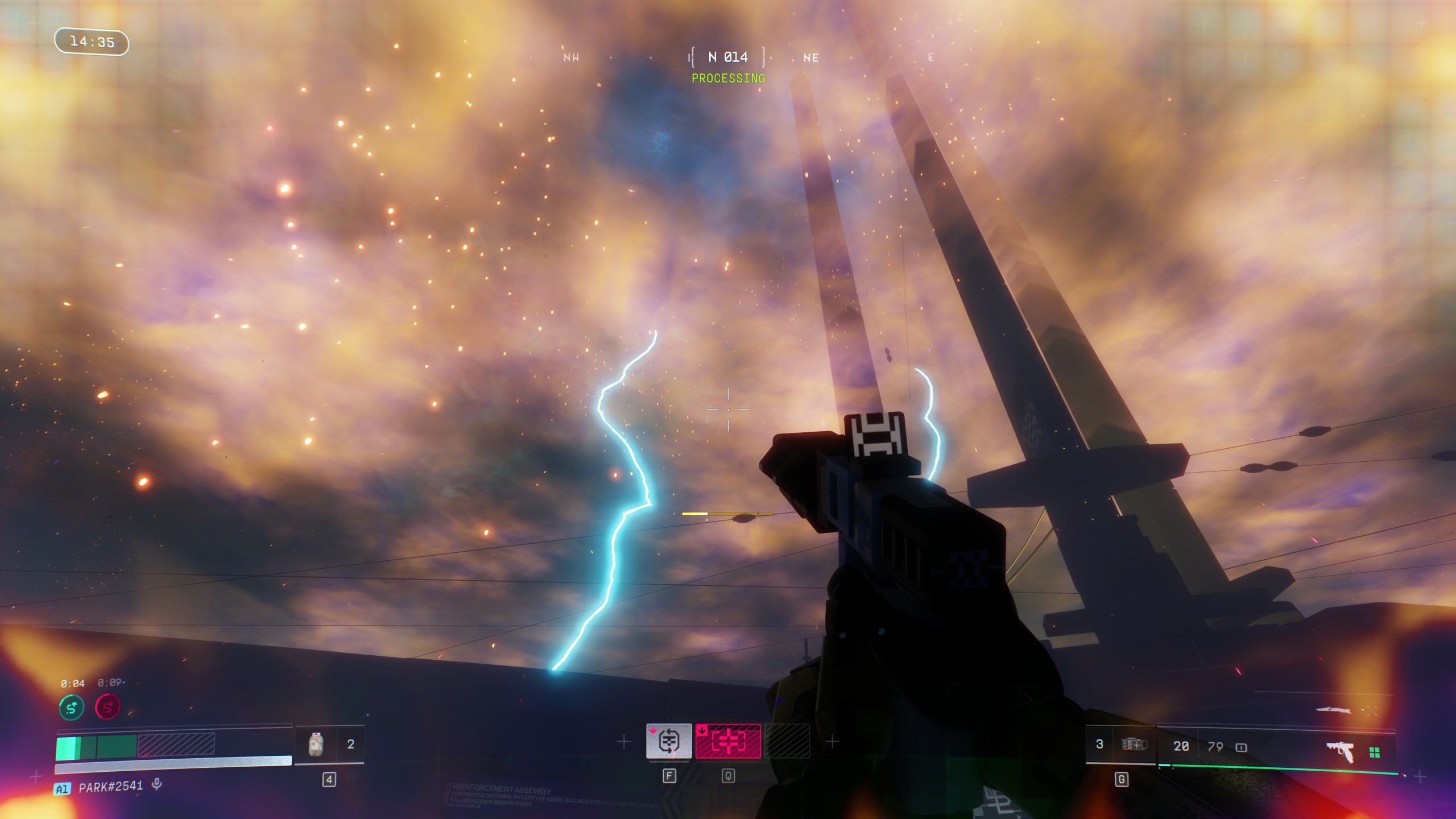Use the consumable canister item slot

pyautogui.click(x=316, y=744)
